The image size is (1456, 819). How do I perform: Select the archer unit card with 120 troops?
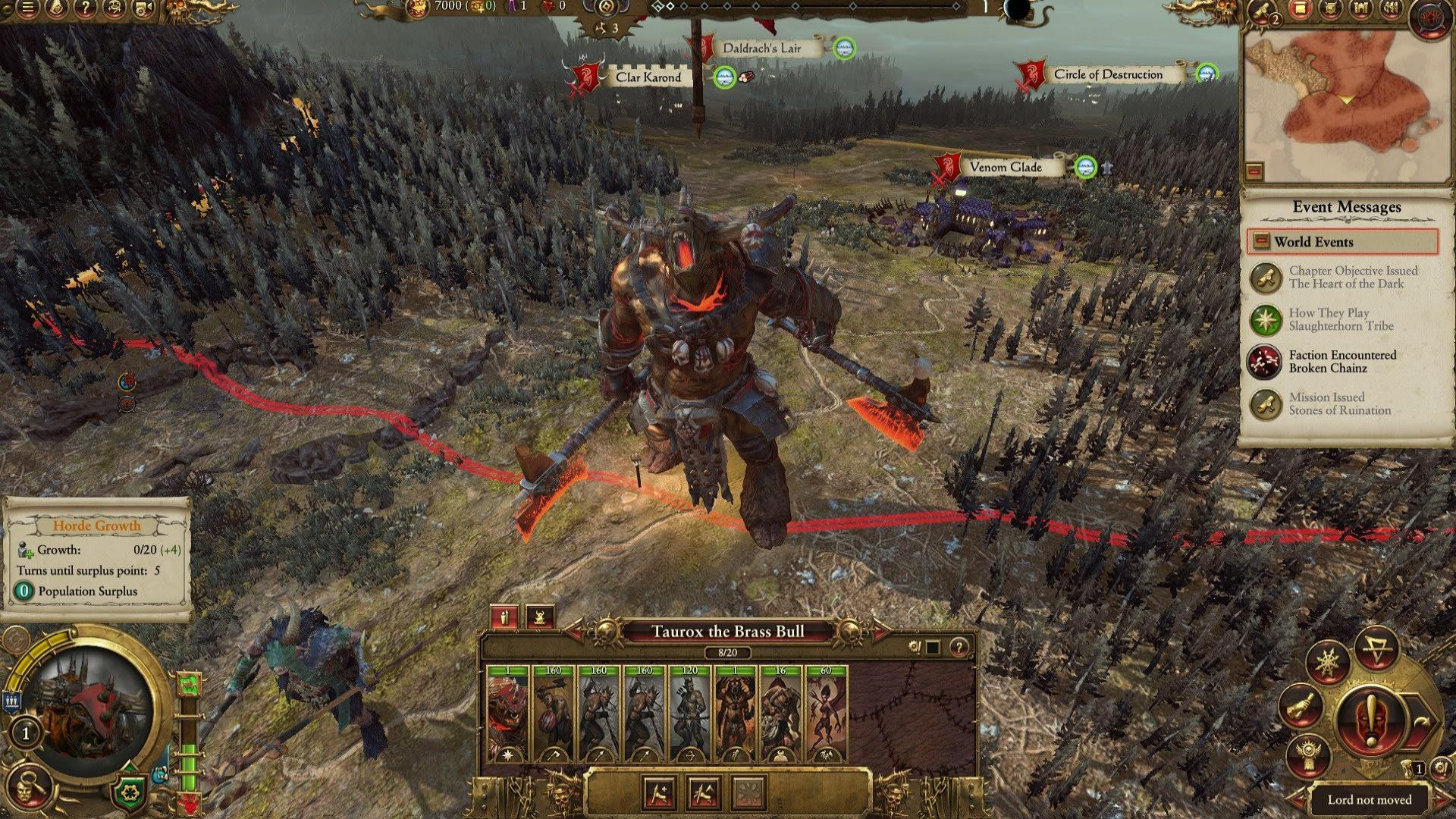click(x=689, y=714)
